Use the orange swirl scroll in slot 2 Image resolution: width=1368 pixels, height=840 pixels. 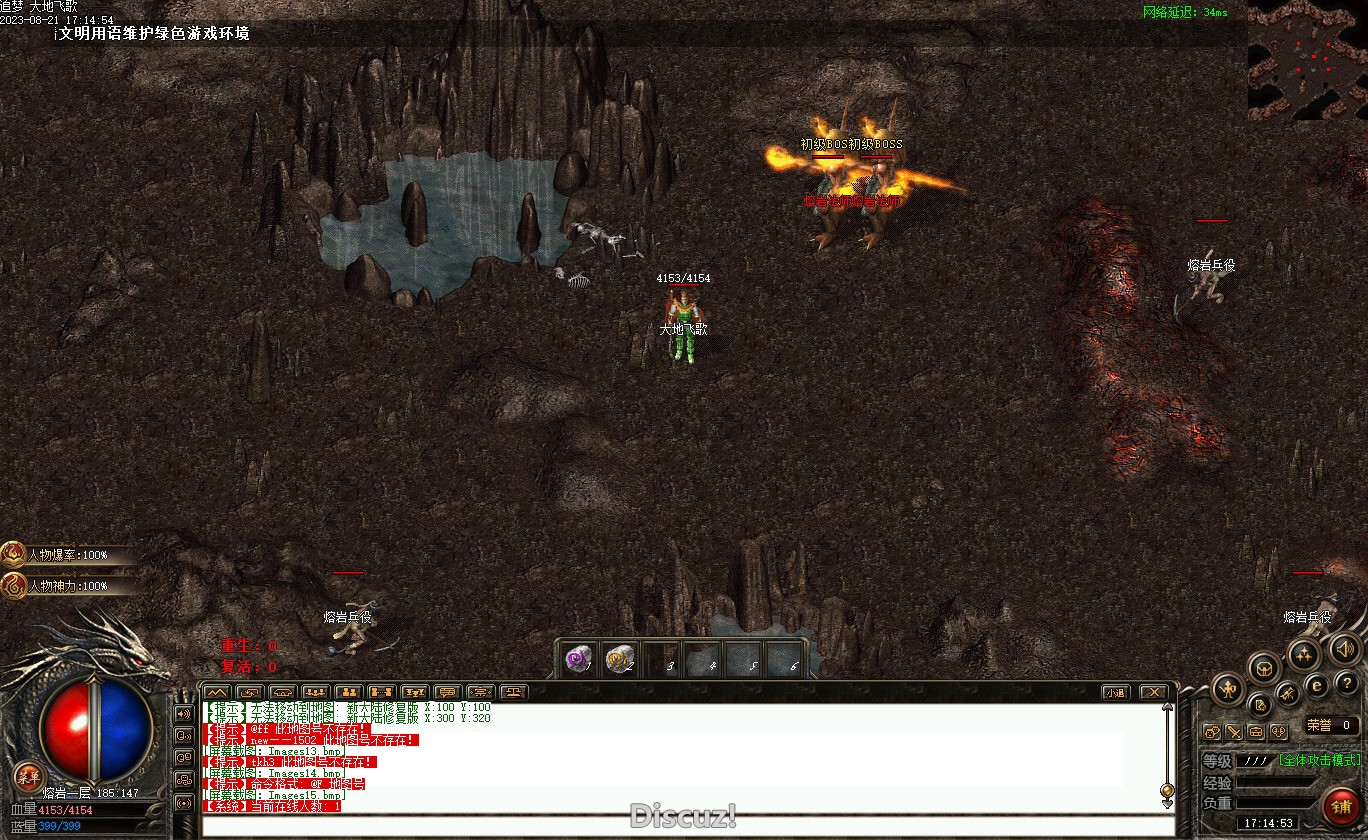coord(620,659)
